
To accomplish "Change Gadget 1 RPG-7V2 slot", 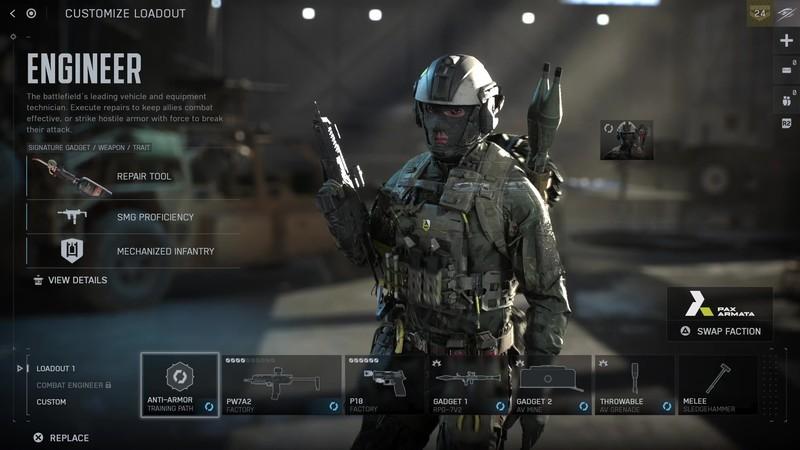I will point(469,385).
